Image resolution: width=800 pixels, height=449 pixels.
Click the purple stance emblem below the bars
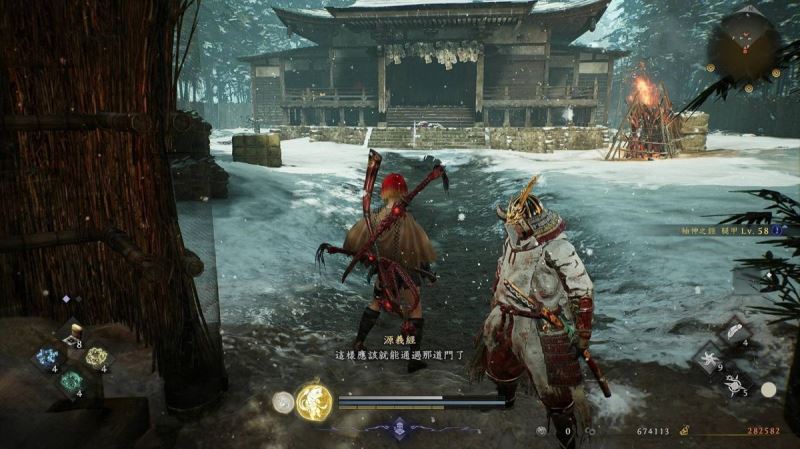[x=400, y=427]
